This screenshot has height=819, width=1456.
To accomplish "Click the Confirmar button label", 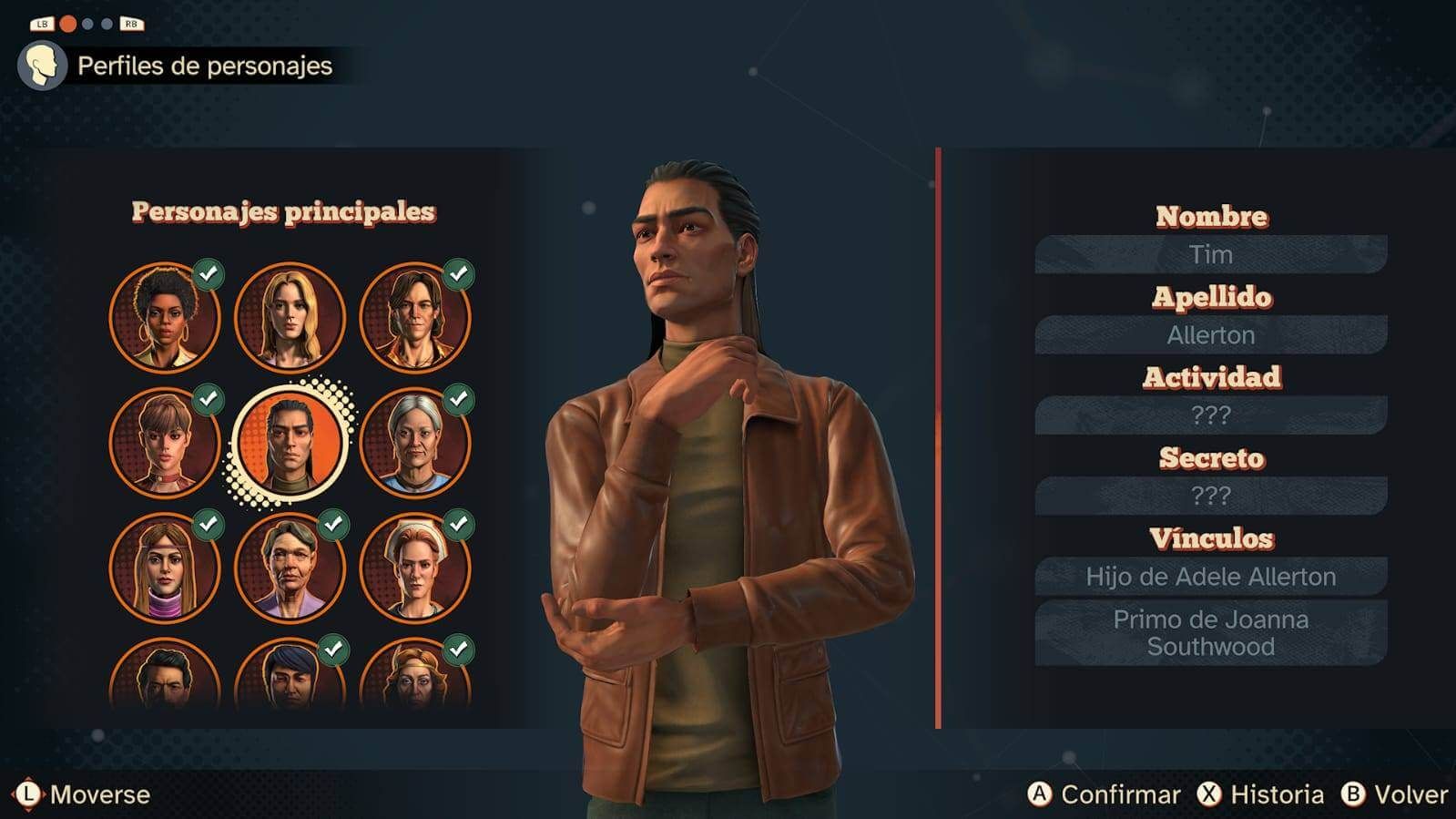I will [x=1119, y=794].
